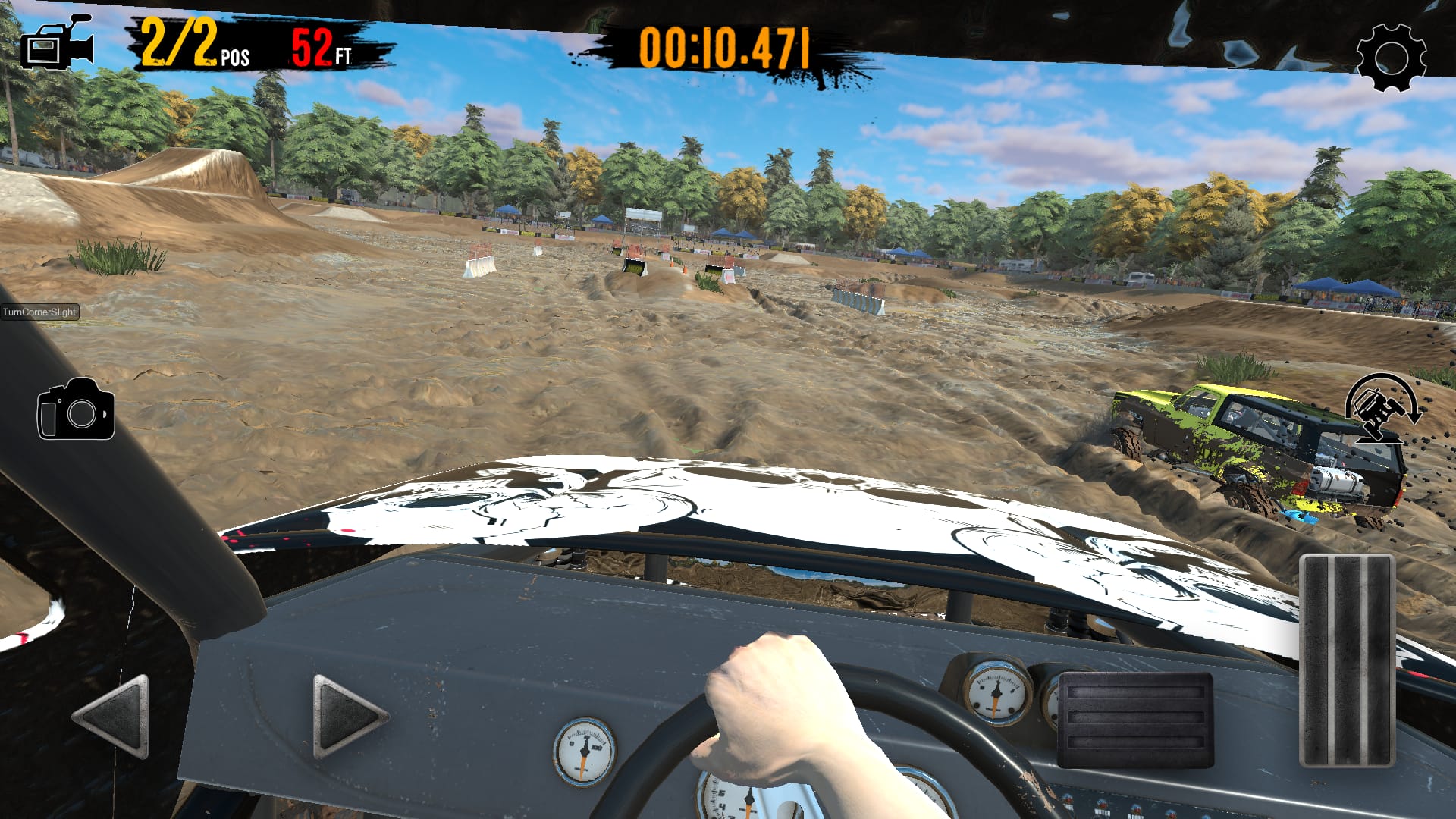Open the video camera view switcher

(x=57, y=45)
